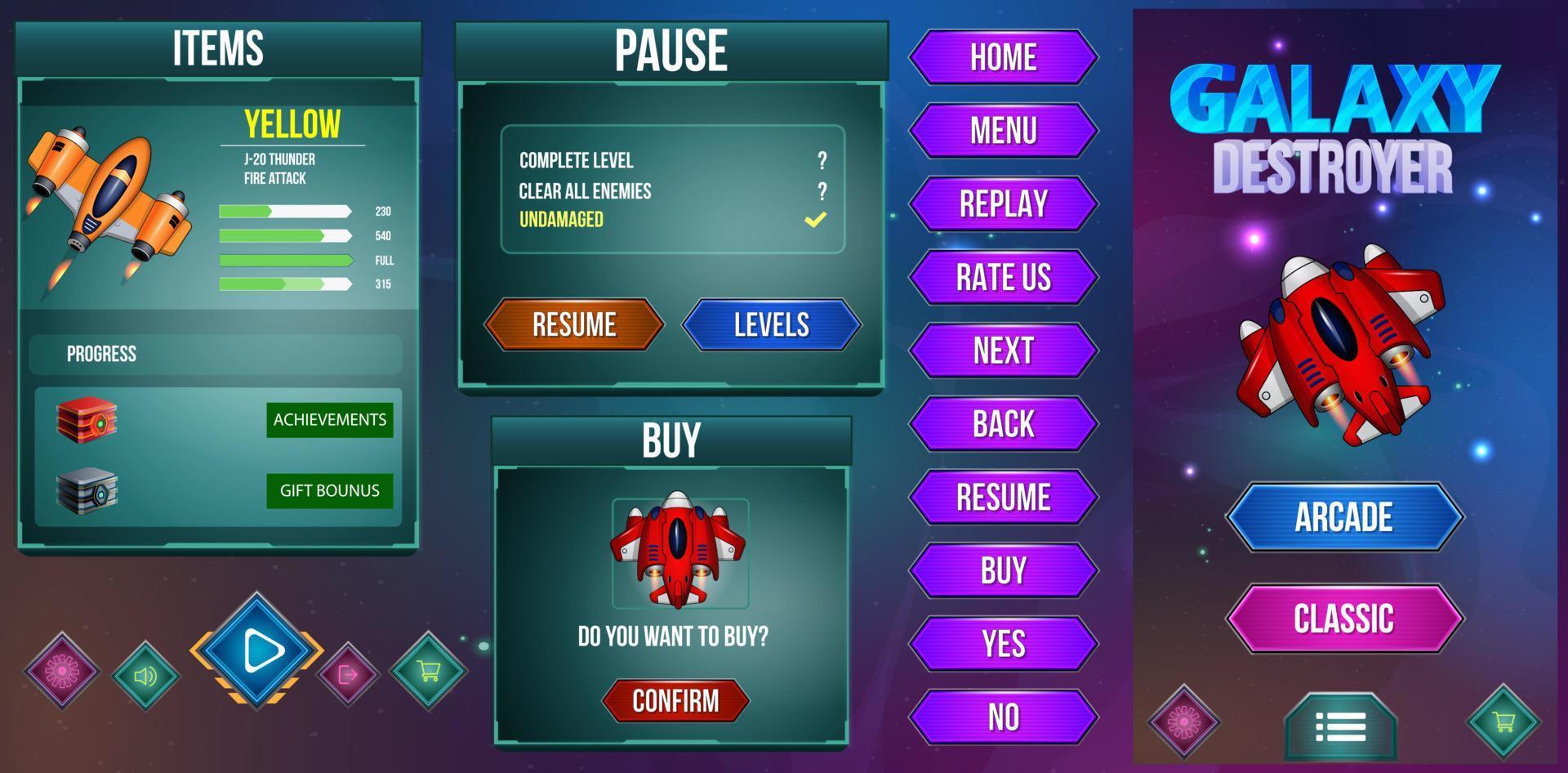Select the Home menu entry
The image size is (1568, 773).
click(1003, 57)
